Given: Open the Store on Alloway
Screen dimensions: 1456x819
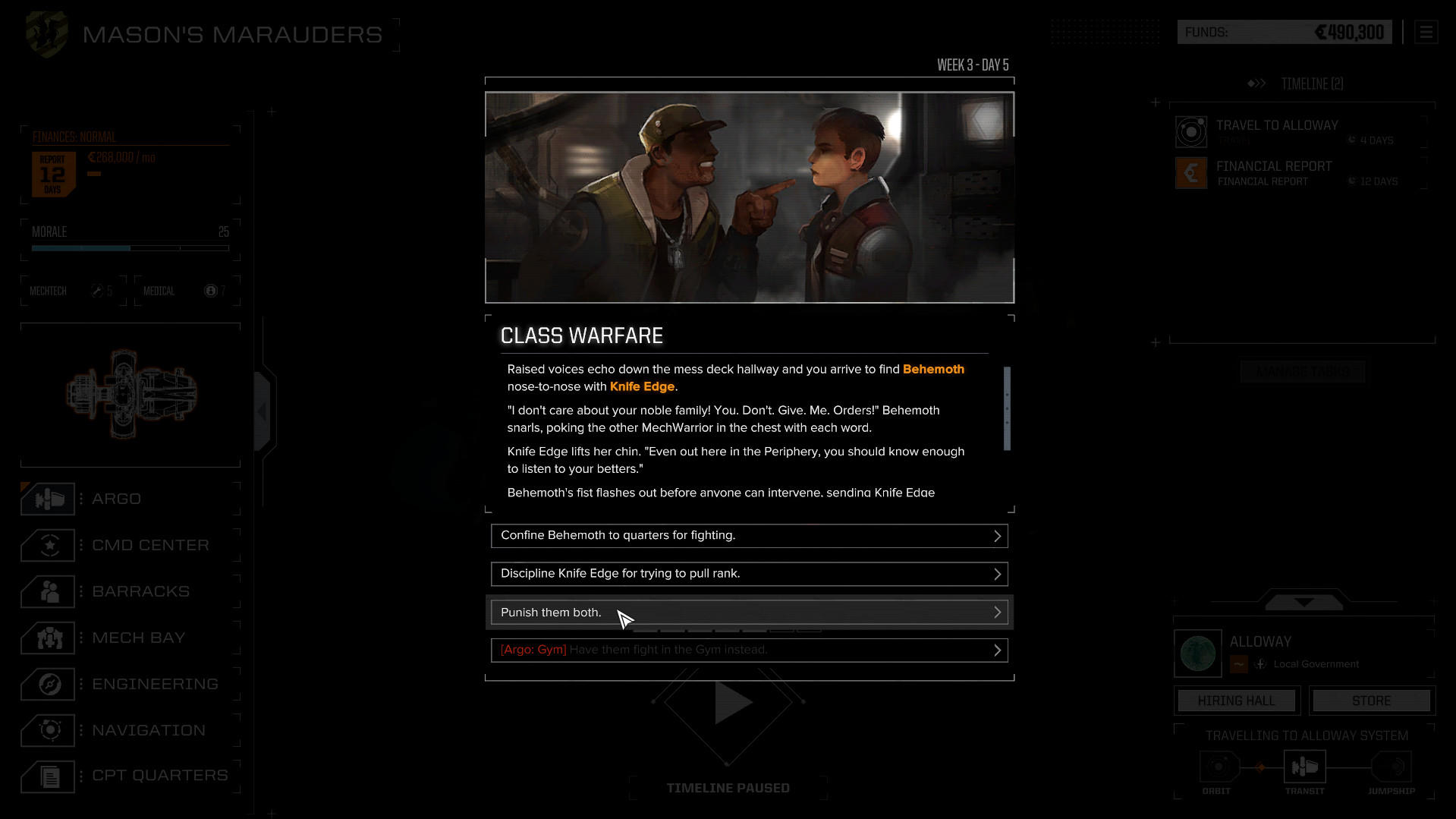Looking at the screenshot, I should pyautogui.click(x=1370, y=700).
